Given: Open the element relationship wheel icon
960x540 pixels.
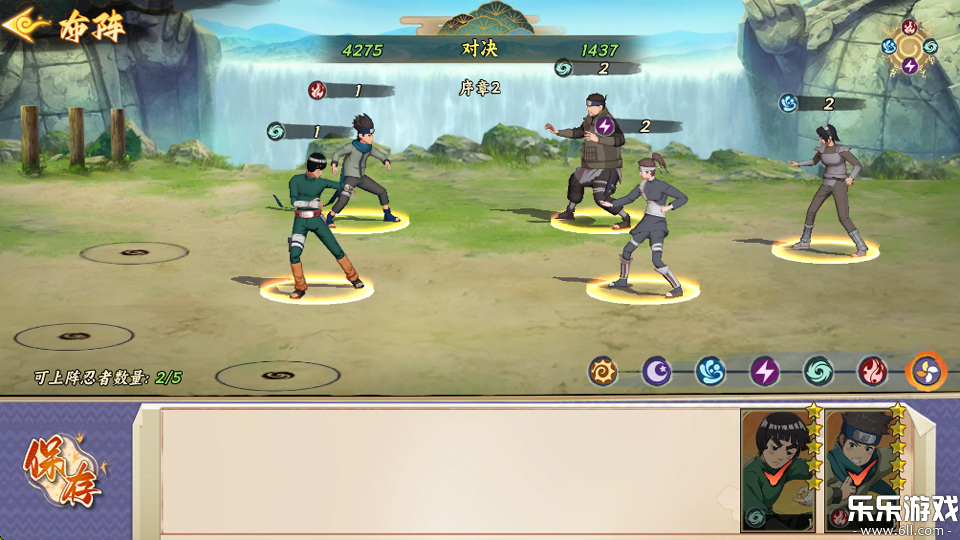Looking at the screenshot, I should pyautogui.click(x=909, y=46).
